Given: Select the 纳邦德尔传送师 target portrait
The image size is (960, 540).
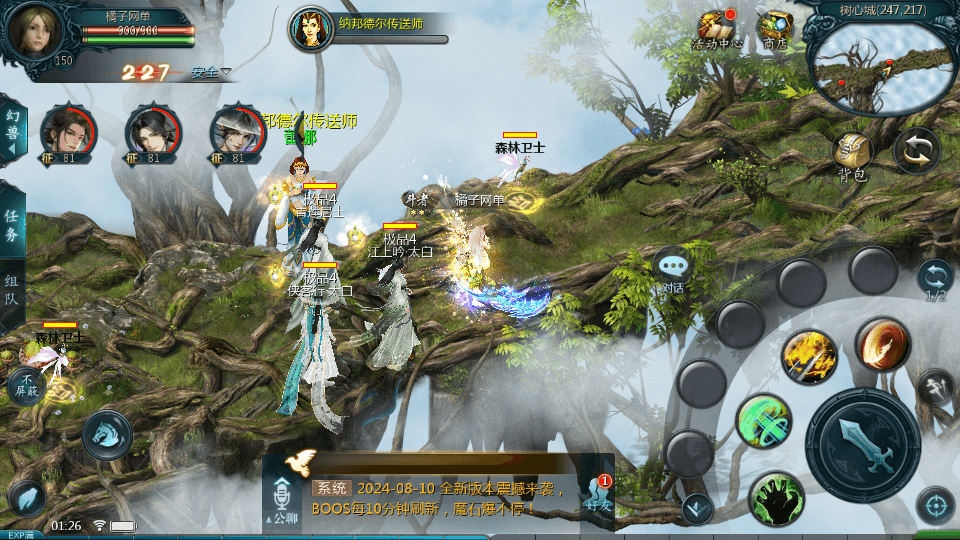Looking at the screenshot, I should pyautogui.click(x=311, y=29).
